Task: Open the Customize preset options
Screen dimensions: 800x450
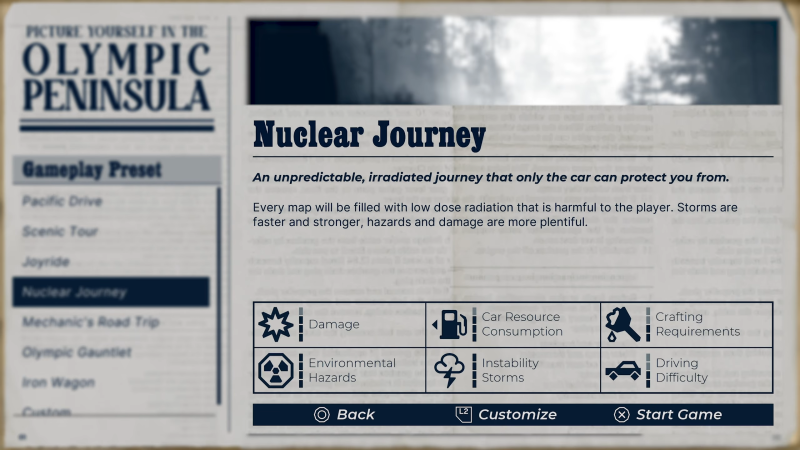Action: click(506, 414)
